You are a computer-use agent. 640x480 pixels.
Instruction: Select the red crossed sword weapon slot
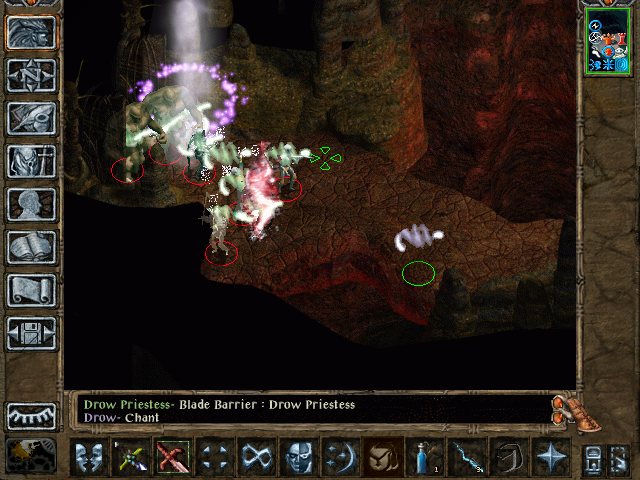point(172,457)
